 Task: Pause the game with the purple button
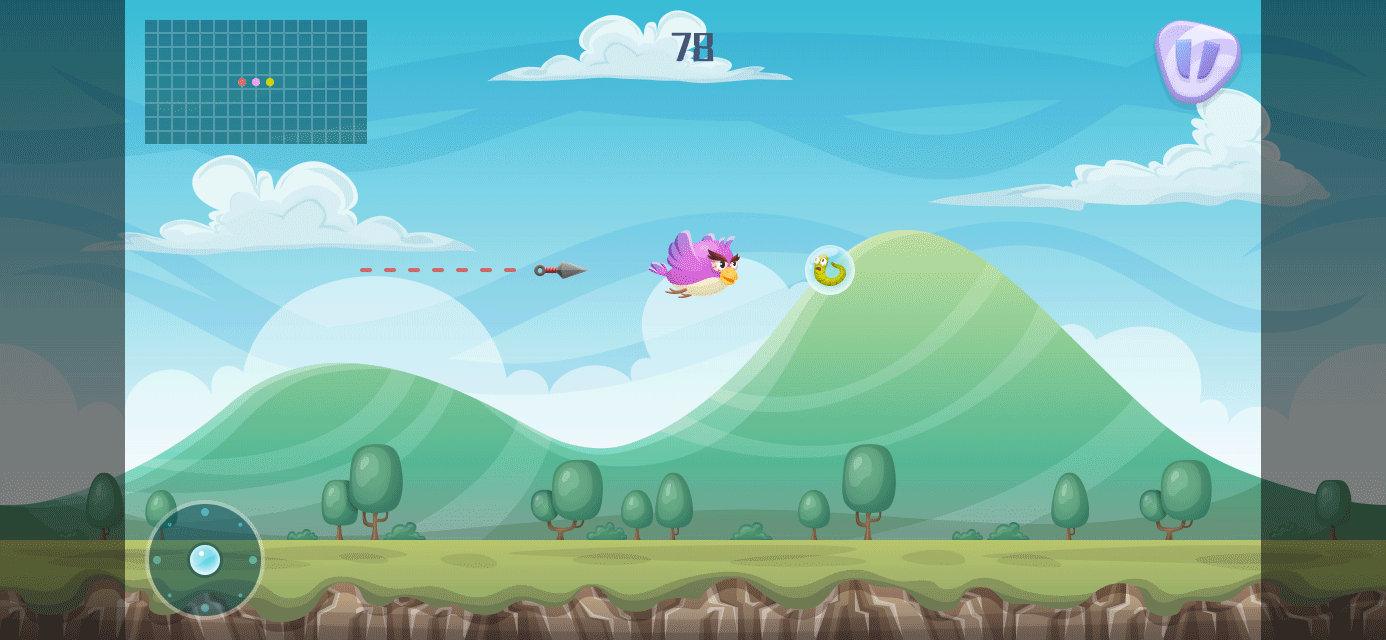pyautogui.click(x=1196, y=60)
